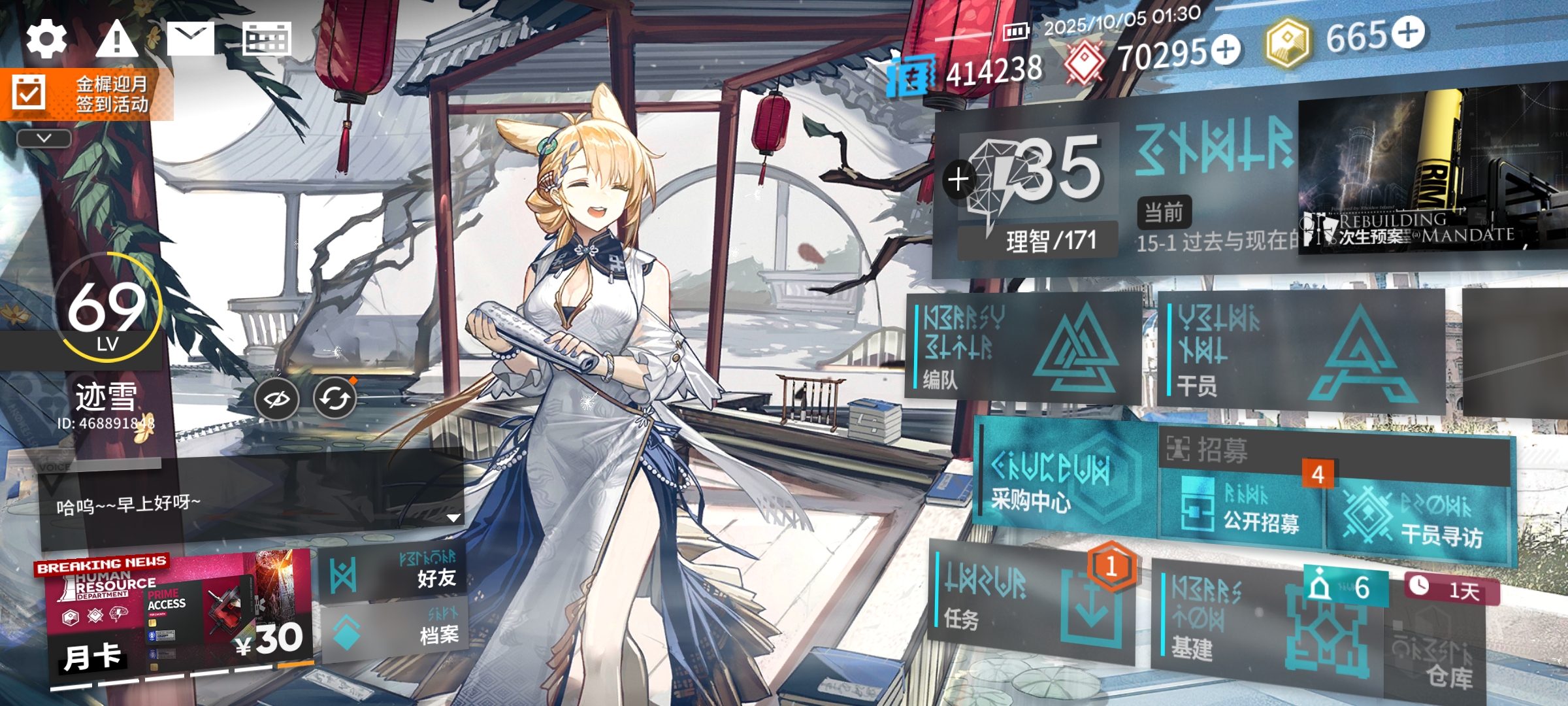
Task: Open the settings gear icon
Action: pyautogui.click(x=46, y=38)
